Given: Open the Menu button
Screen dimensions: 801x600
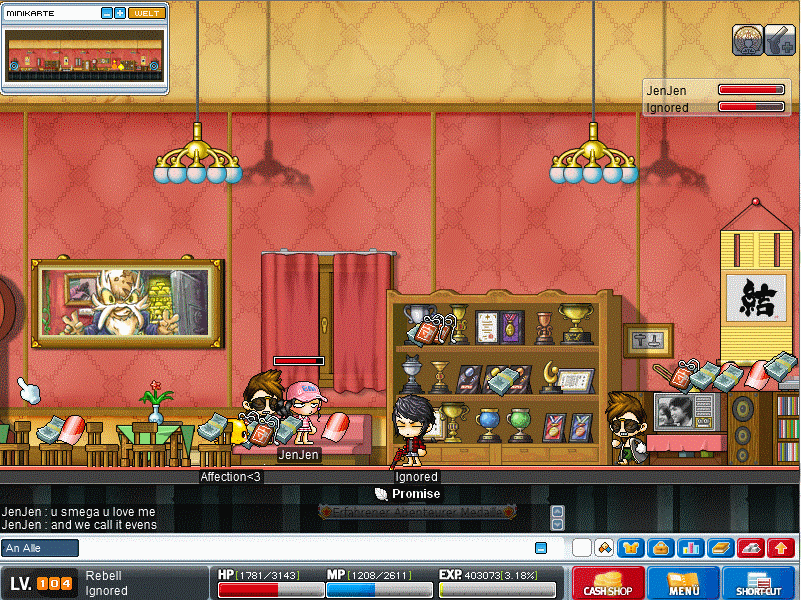Looking at the screenshot, I should point(683,582).
